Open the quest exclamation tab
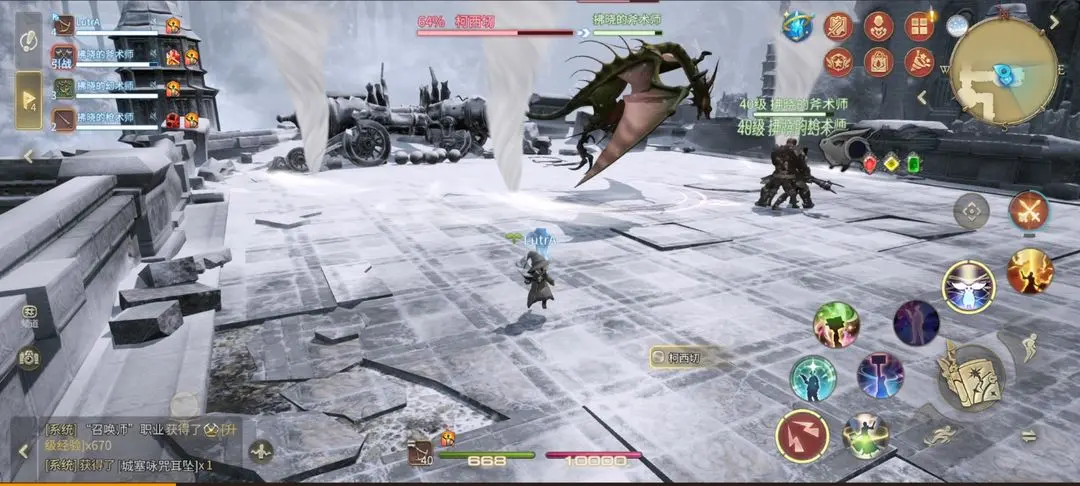 (28, 40)
